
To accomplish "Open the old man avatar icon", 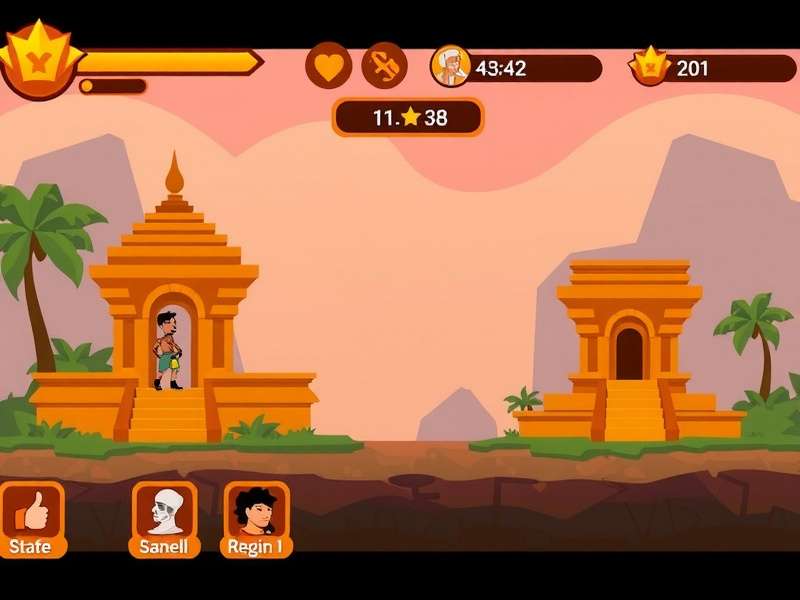I will [x=451, y=66].
